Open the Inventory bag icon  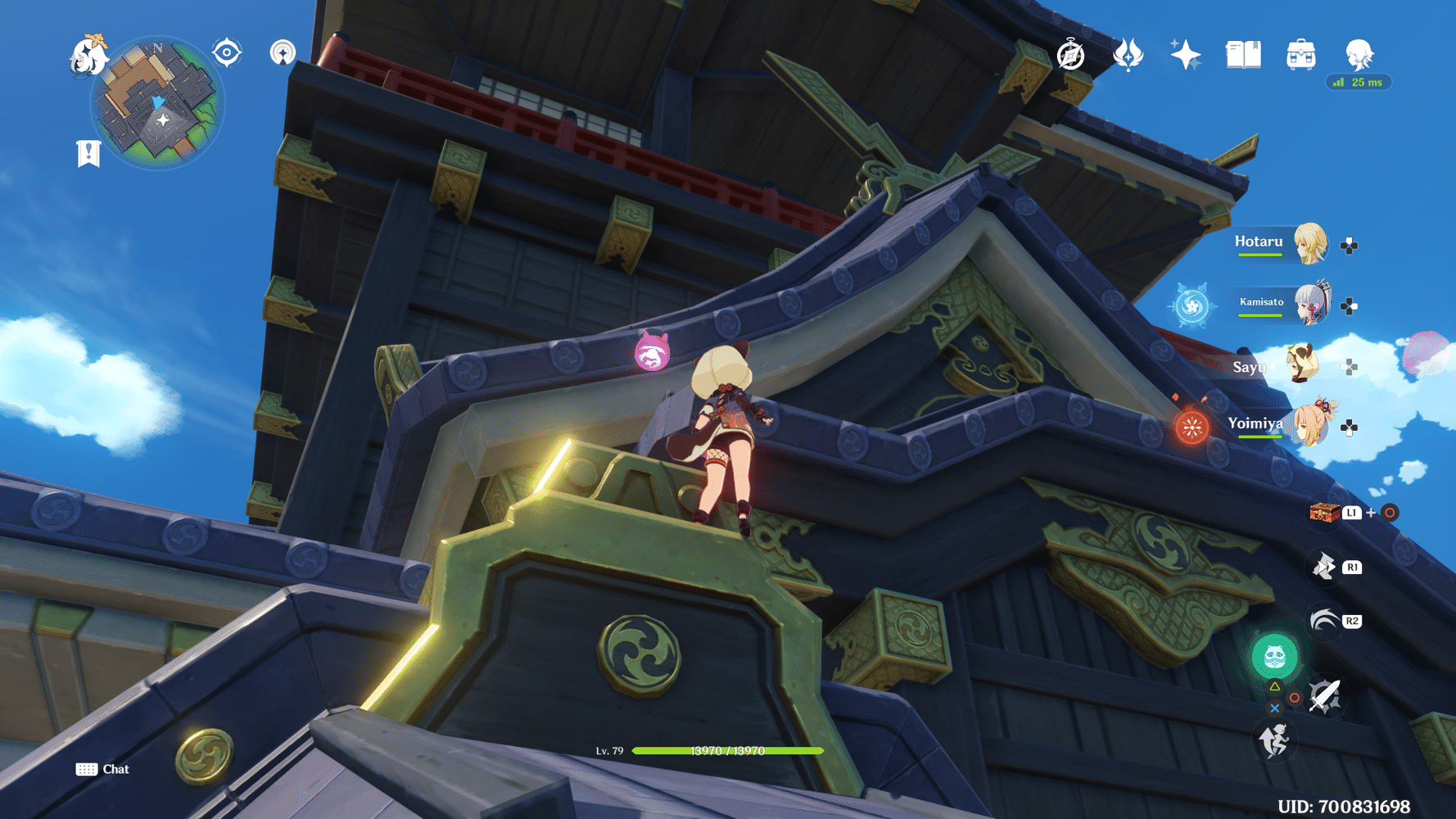click(1300, 54)
